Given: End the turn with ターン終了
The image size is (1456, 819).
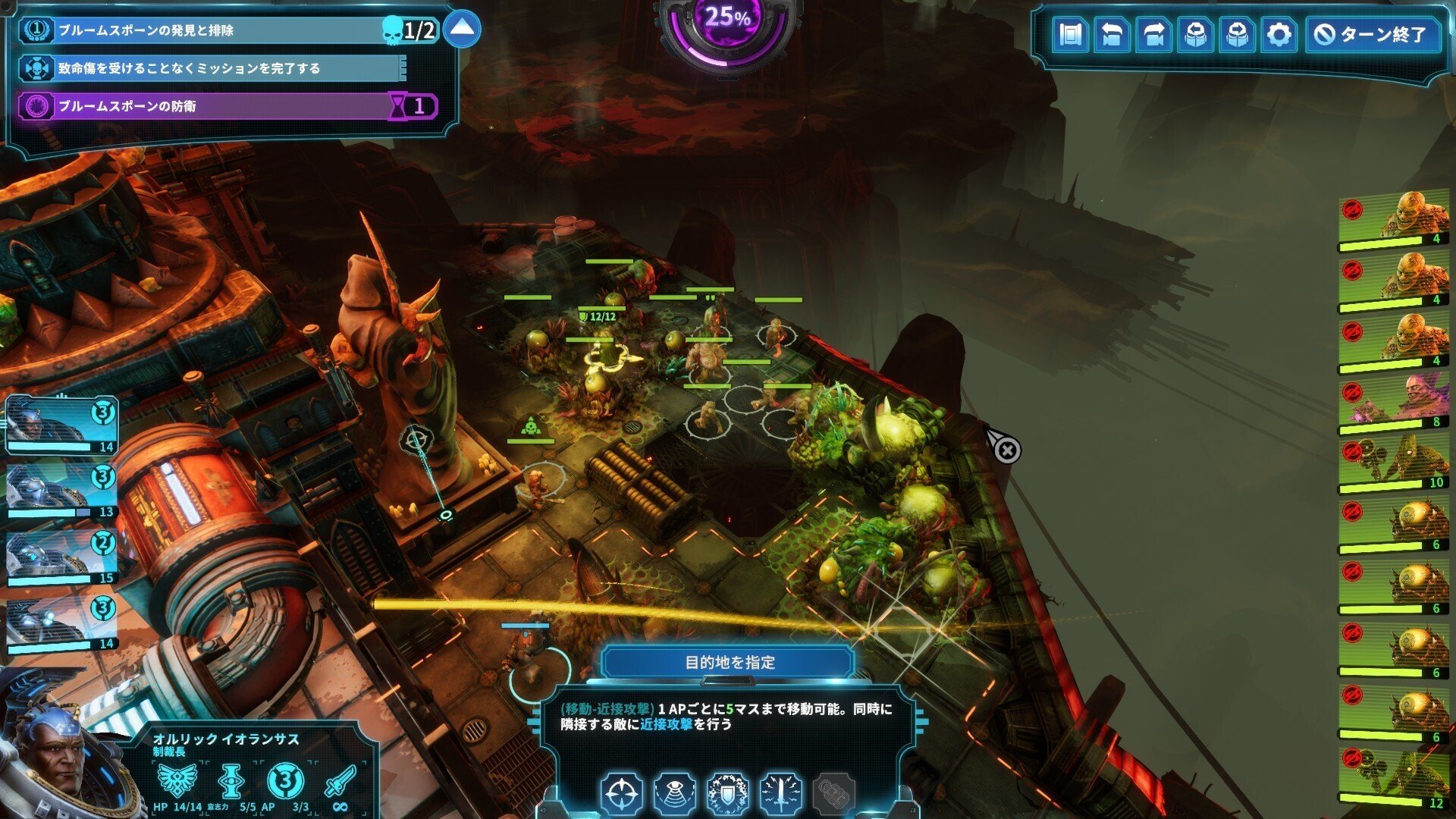Looking at the screenshot, I should point(1373,35).
